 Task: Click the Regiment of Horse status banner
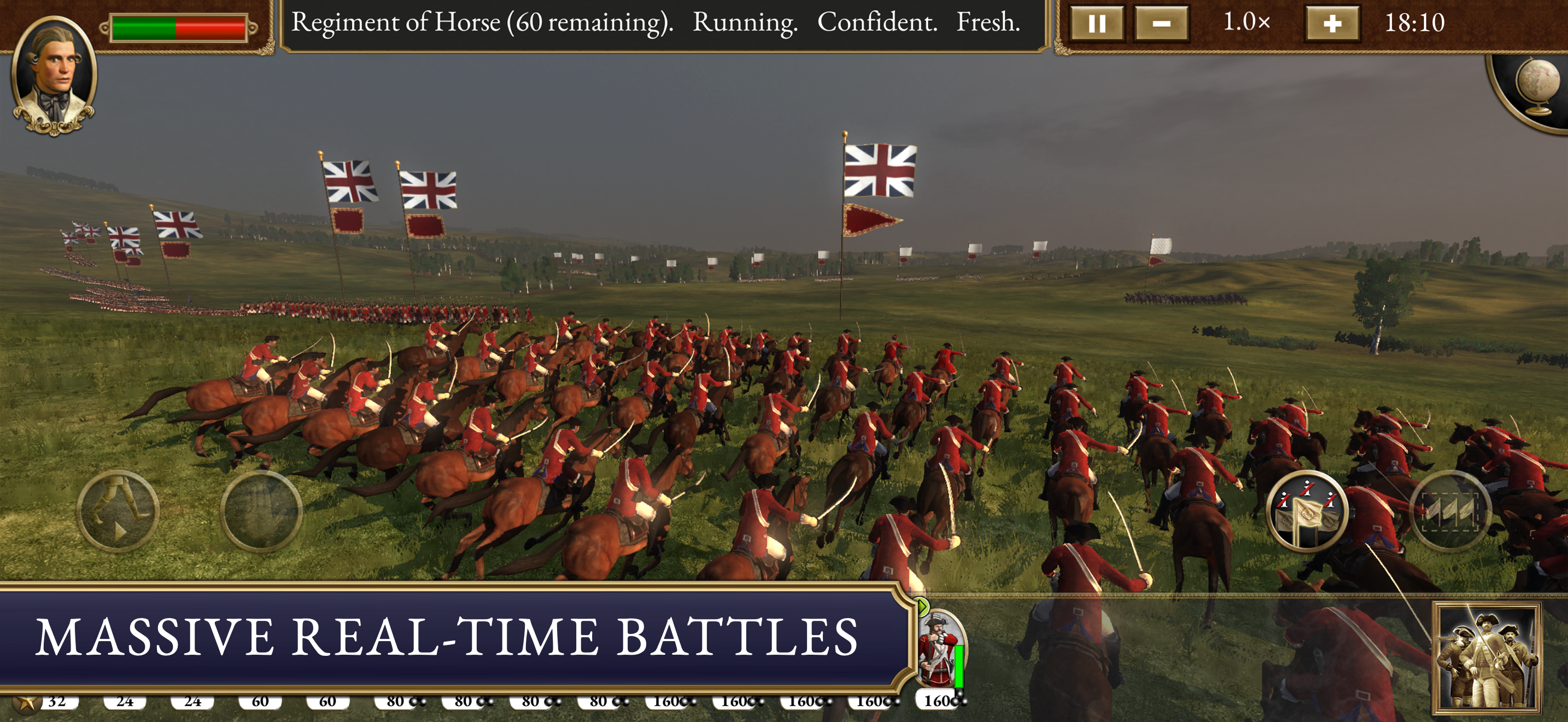(x=659, y=25)
